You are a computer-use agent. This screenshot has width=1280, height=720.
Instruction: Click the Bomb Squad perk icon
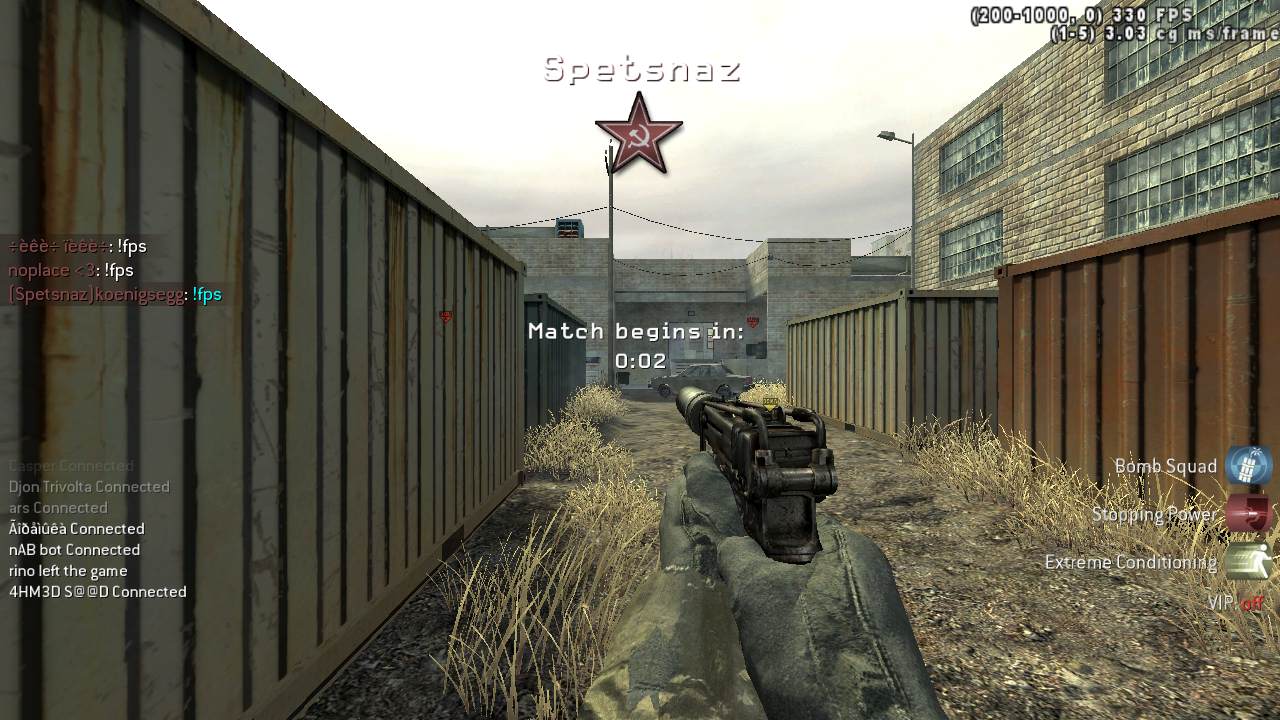1248,466
